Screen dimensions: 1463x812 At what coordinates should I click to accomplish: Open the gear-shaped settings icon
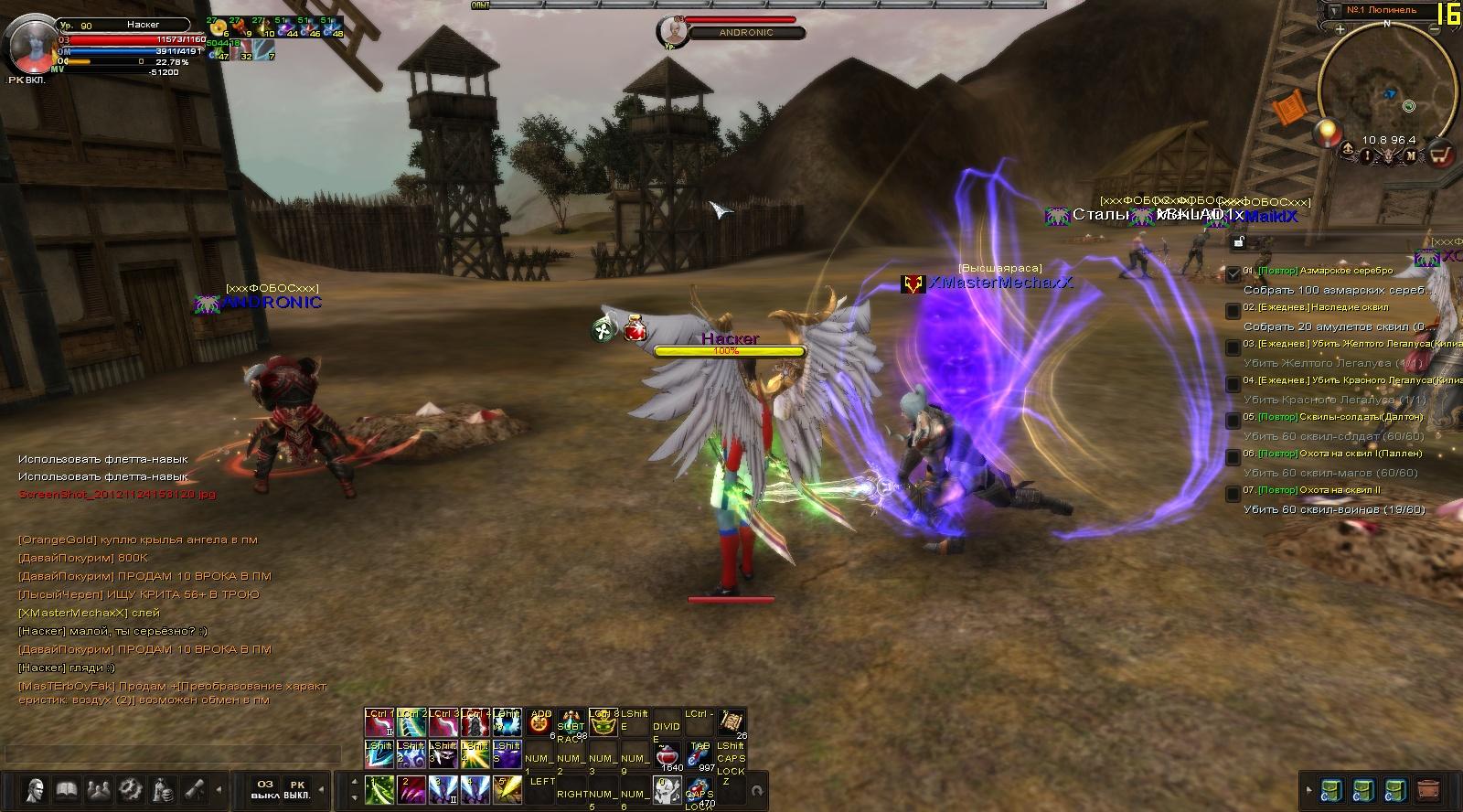point(130,788)
